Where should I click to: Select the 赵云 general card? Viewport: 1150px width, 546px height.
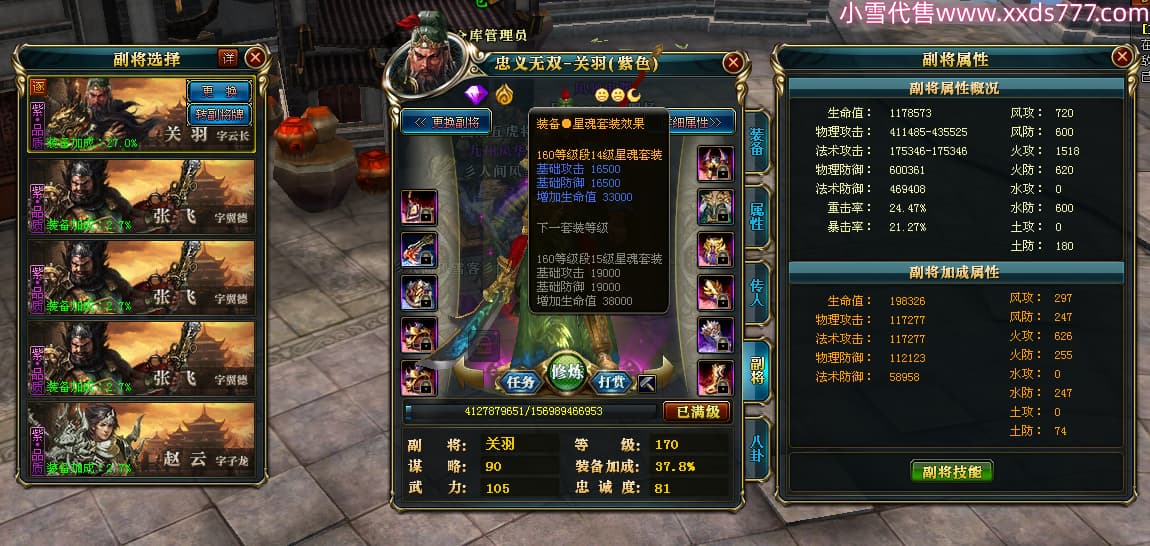click(x=141, y=441)
